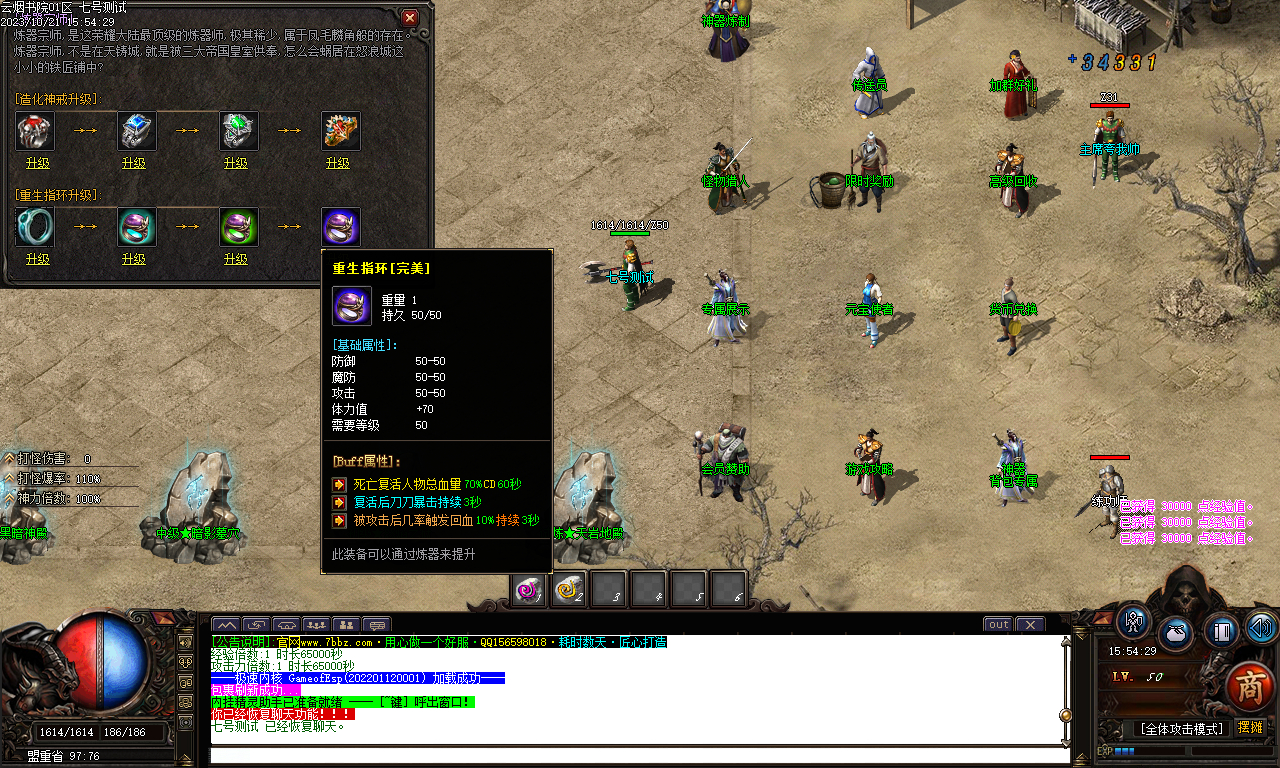This screenshot has height=768, width=1280.
Task: Switch to quickbar tab 6
Action: [731, 590]
